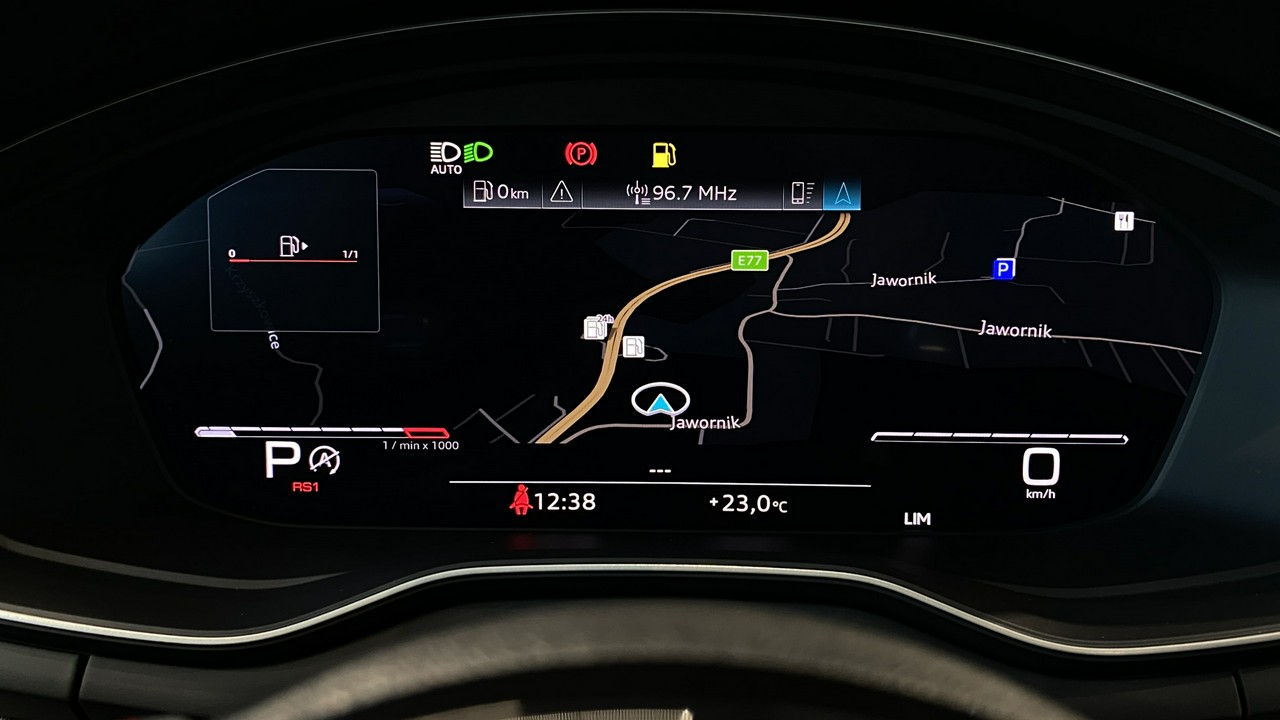Switch to the 96.7 MHz radio tab
Viewport: 1280px width, 720px height.
point(682,192)
